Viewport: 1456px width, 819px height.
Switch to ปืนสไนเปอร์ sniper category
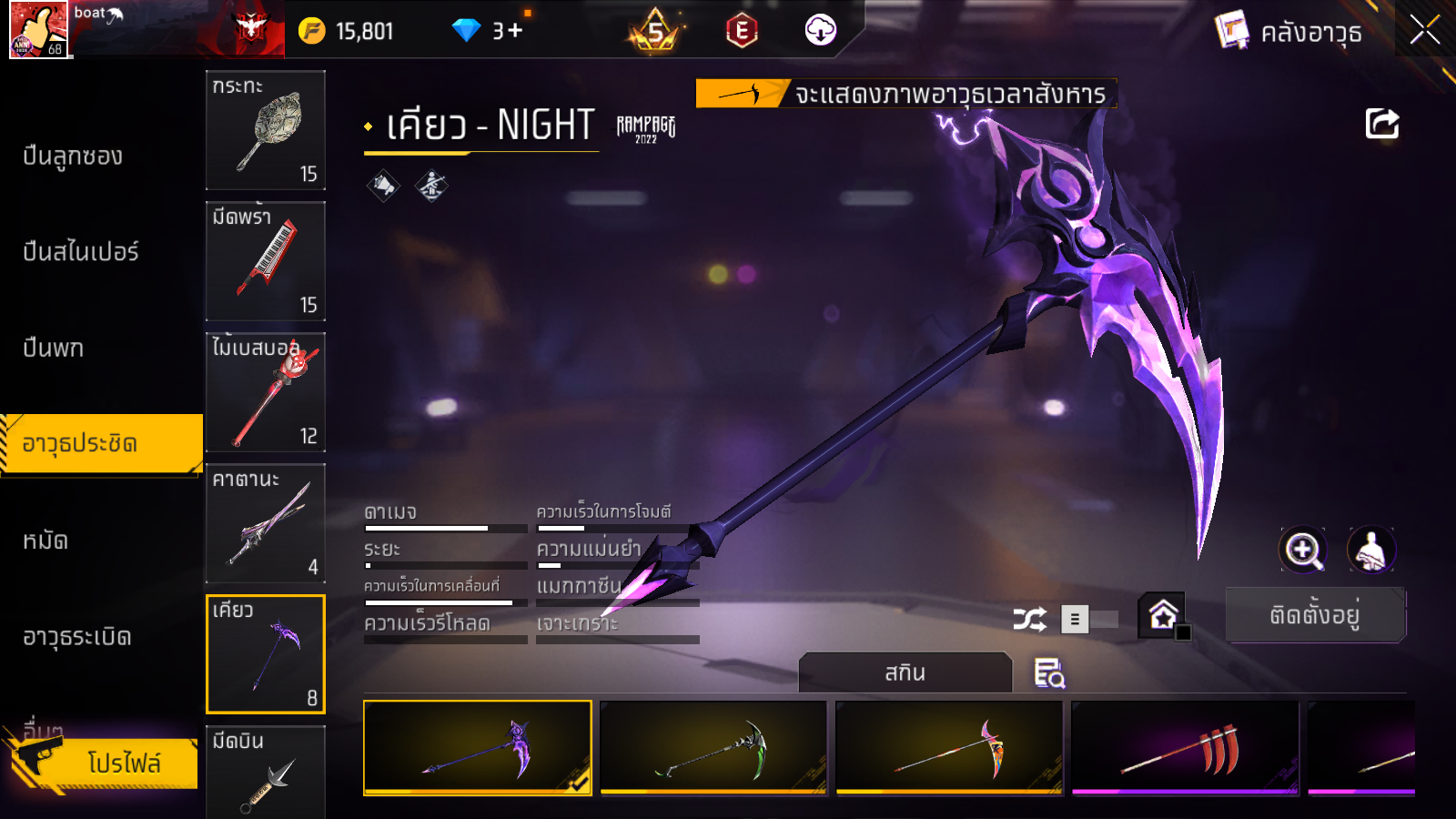point(81,252)
